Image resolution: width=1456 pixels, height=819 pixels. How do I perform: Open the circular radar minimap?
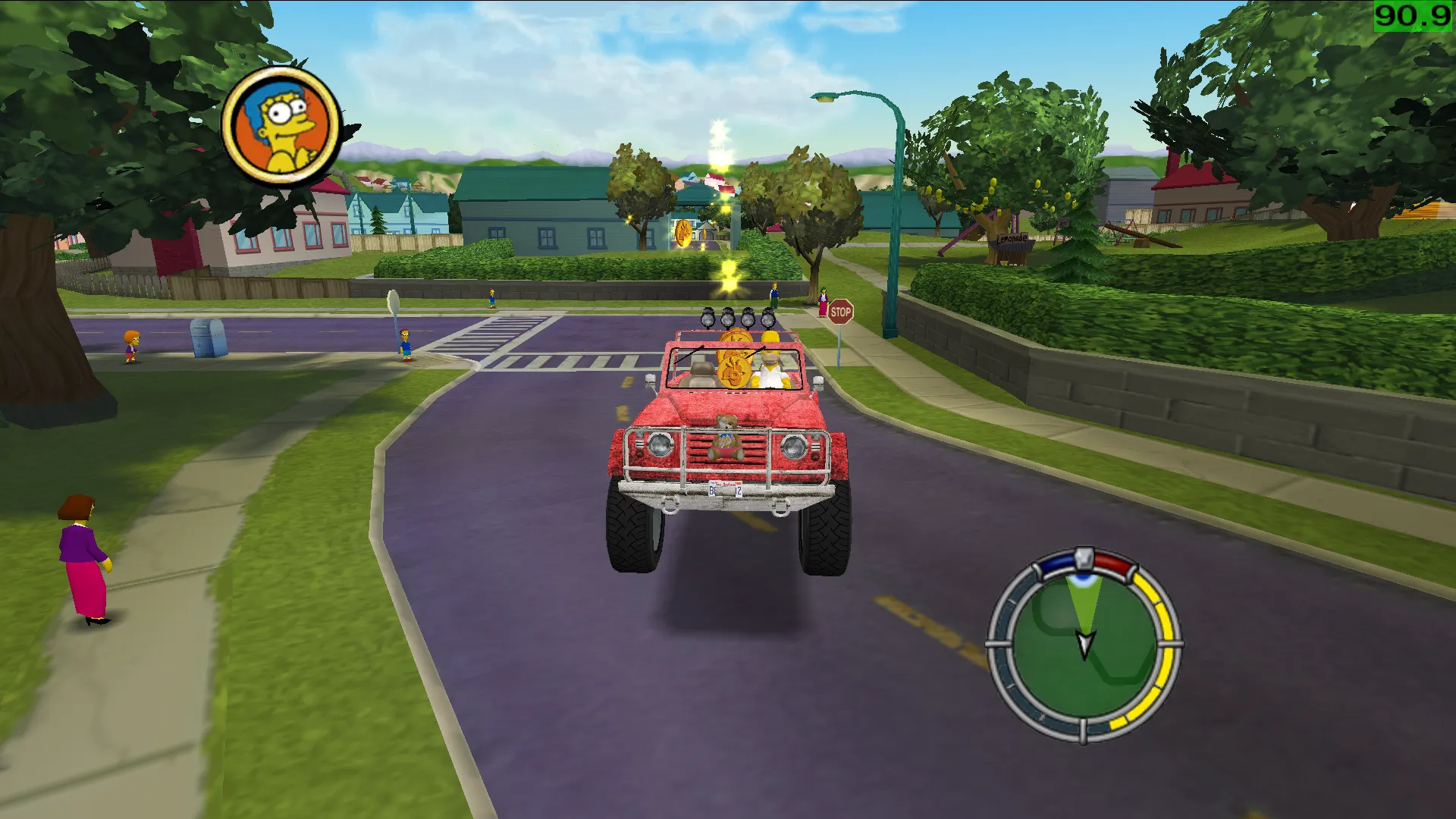1084,646
